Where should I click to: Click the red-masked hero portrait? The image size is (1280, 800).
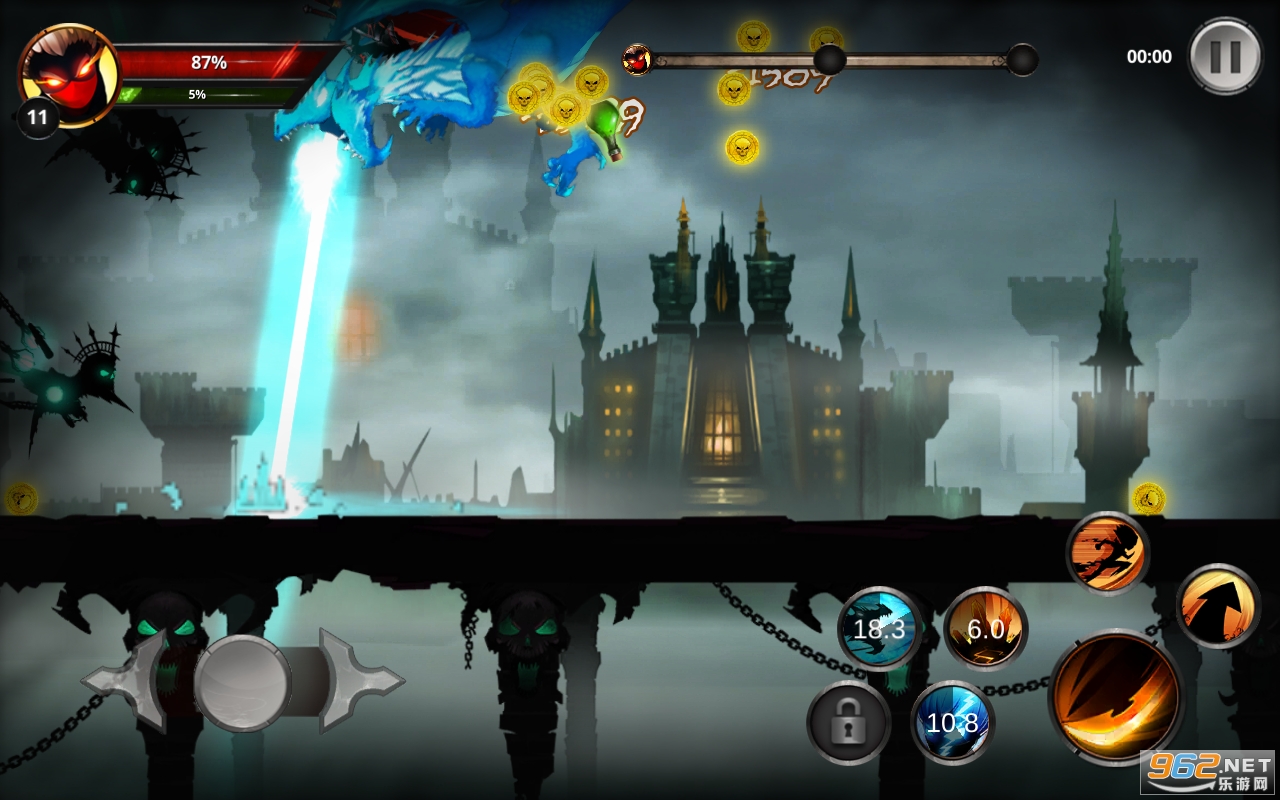click(68, 74)
